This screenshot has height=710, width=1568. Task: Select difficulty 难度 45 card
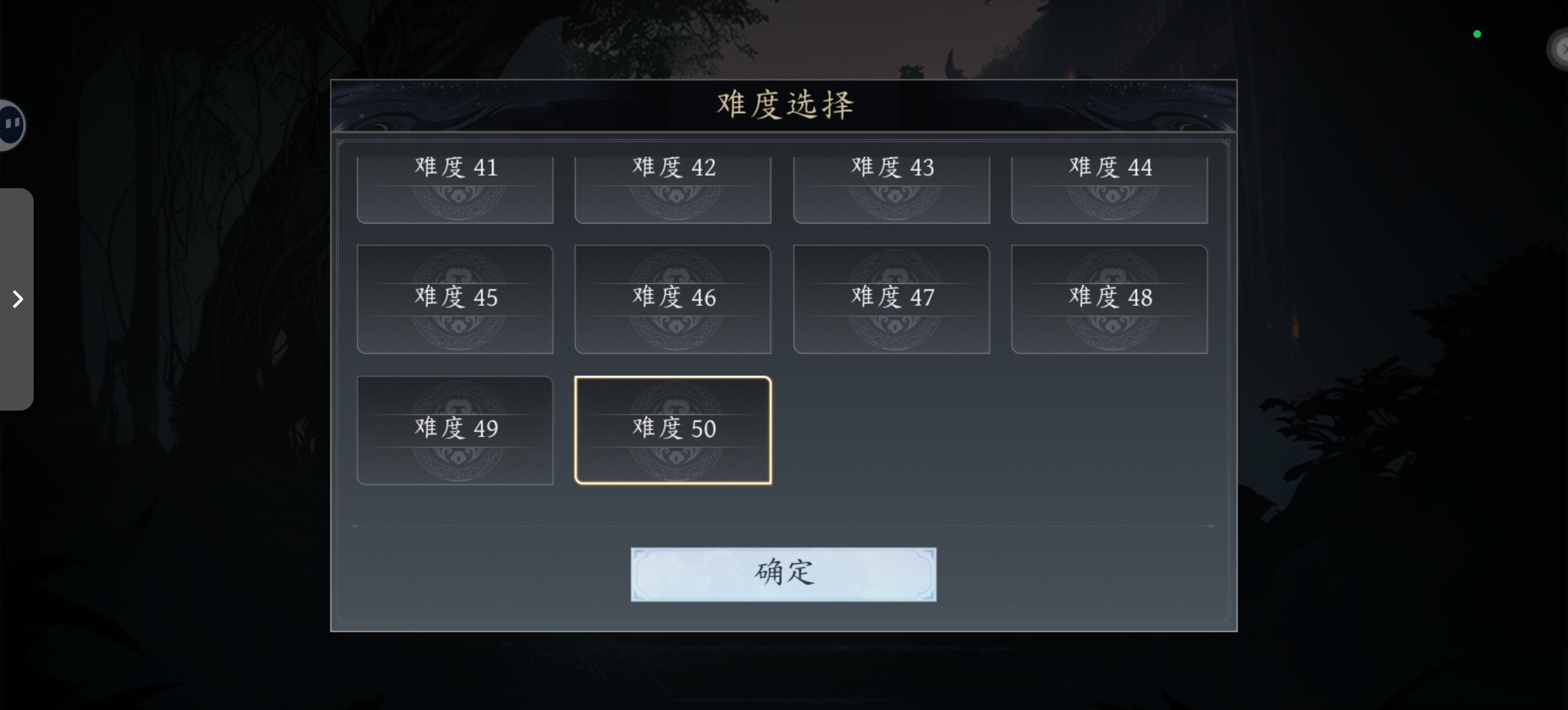coord(455,298)
